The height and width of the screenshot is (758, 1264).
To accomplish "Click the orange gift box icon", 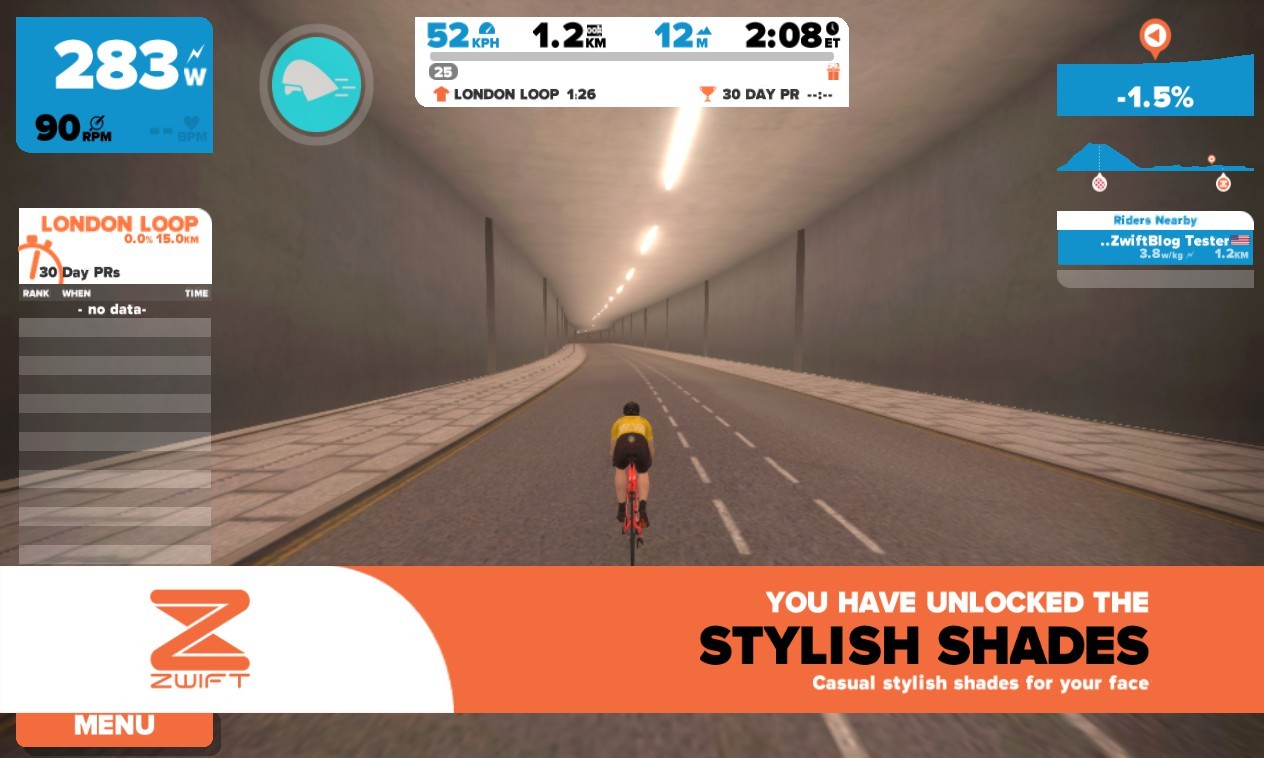I will [834, 72].
